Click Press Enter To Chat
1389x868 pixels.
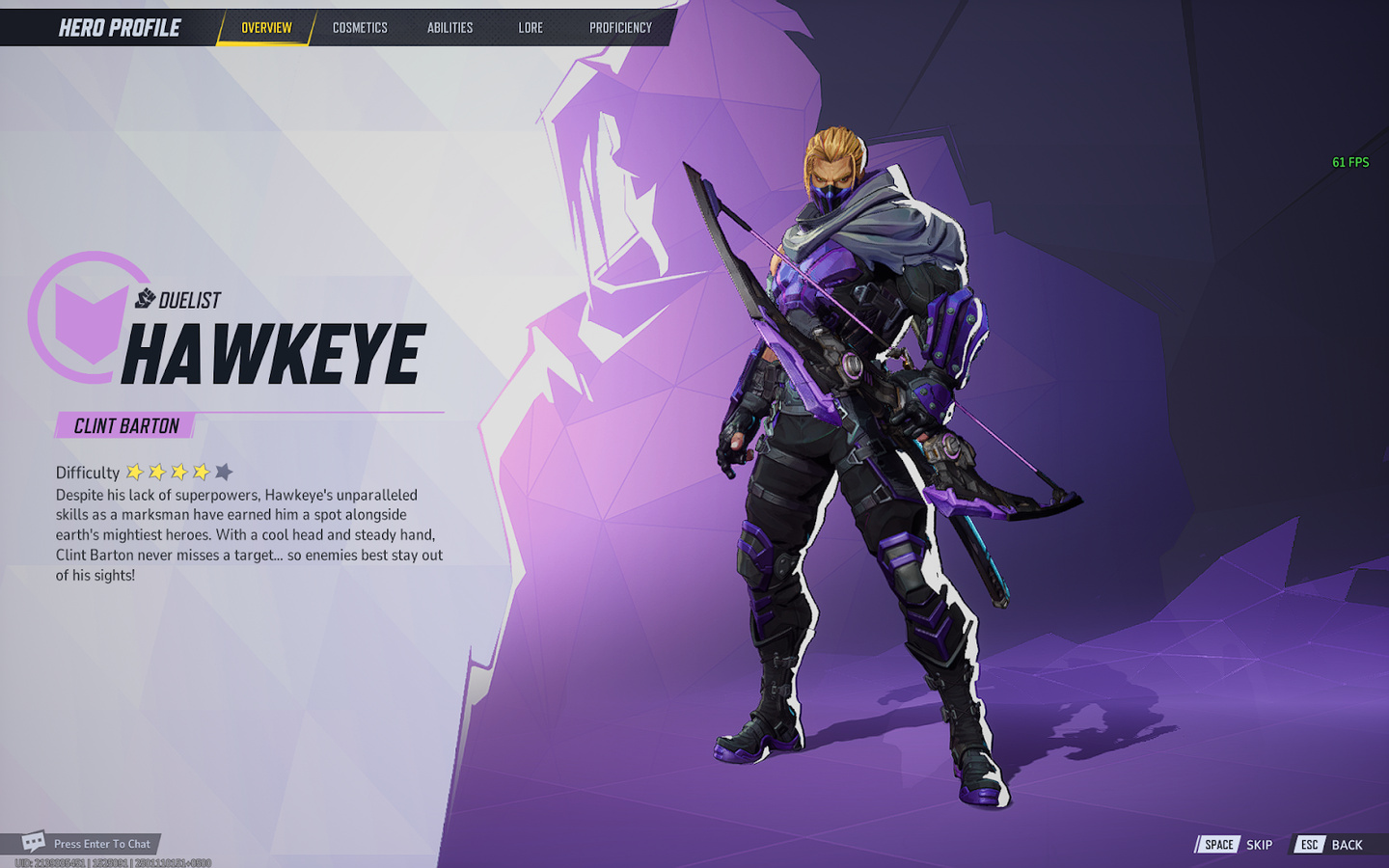pyautogui.click(x=102, y=842)
